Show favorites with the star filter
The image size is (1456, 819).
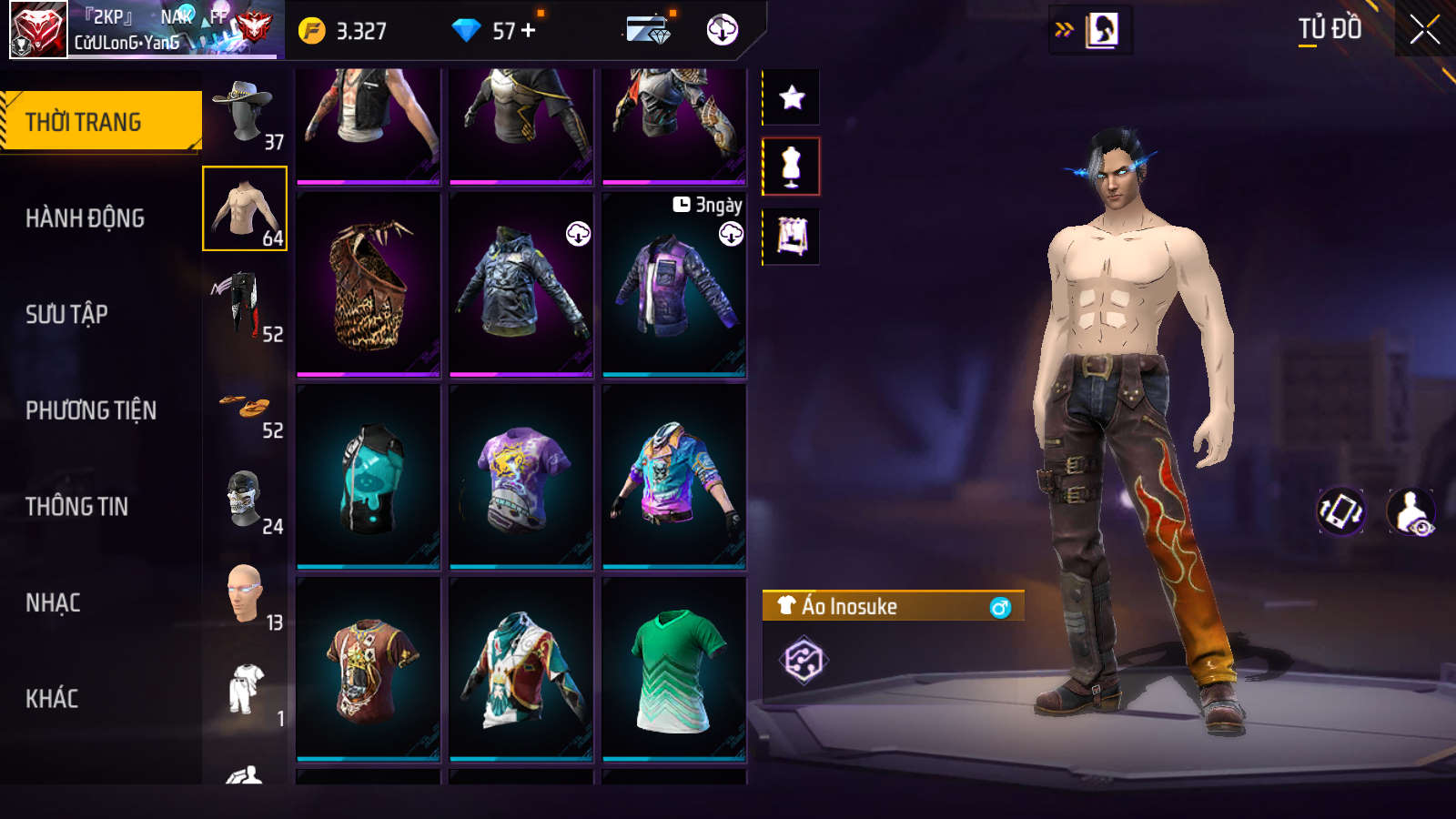pyautogui.click(x=792, y=97)
